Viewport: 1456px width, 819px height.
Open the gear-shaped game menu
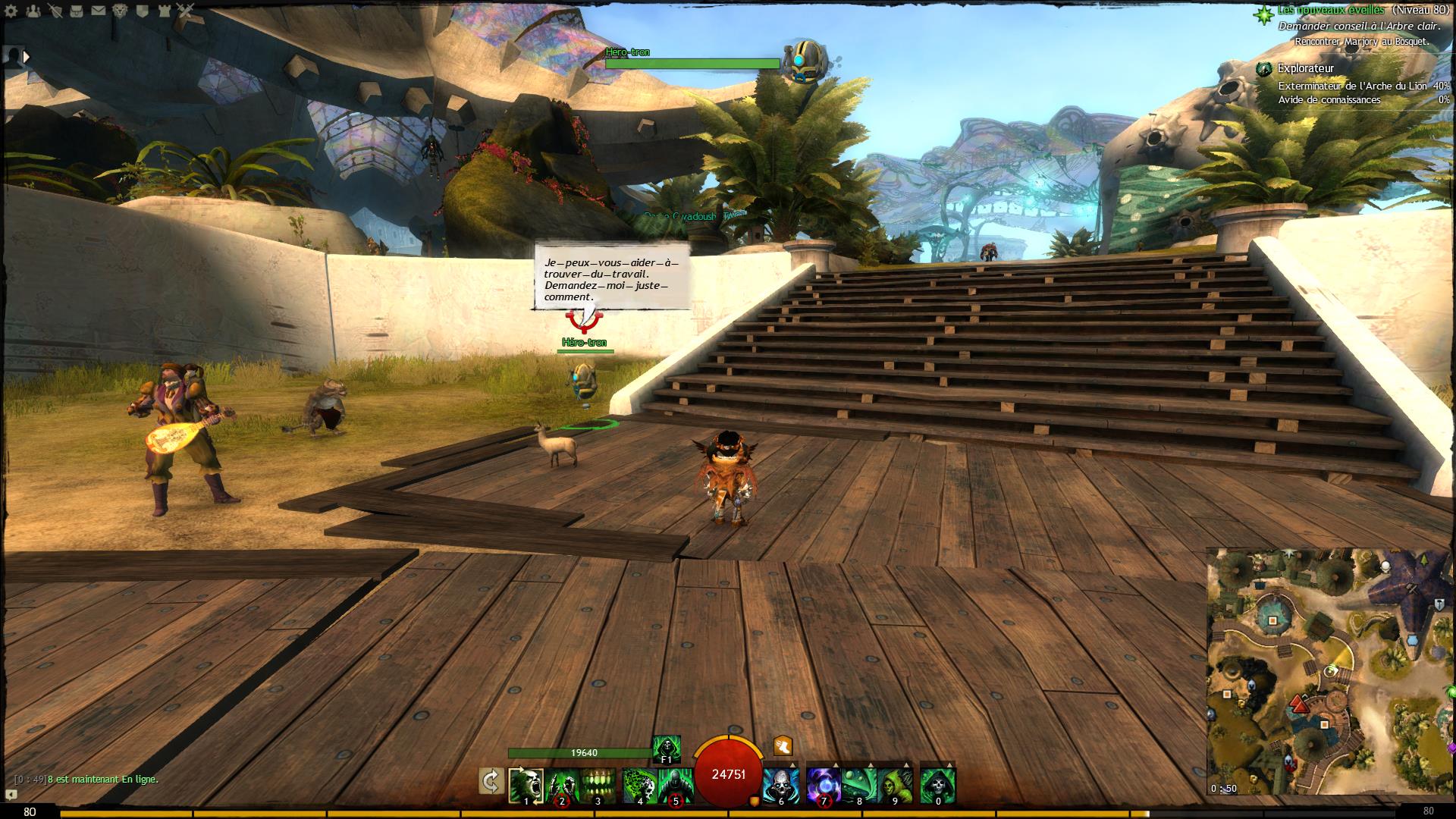tap(12, 11)
